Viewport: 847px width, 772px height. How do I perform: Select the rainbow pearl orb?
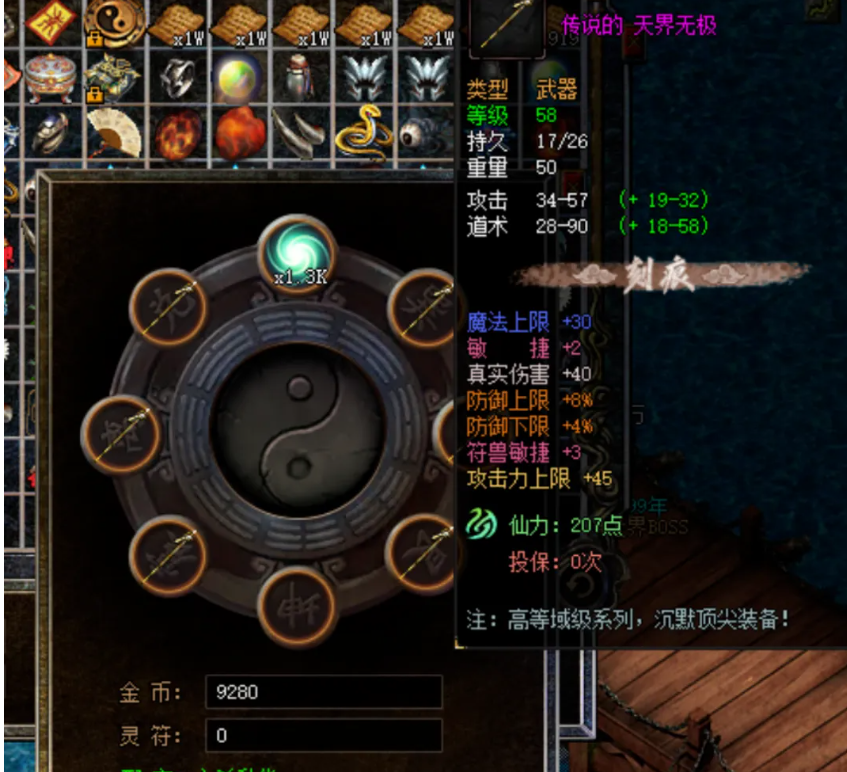[238, 76]
